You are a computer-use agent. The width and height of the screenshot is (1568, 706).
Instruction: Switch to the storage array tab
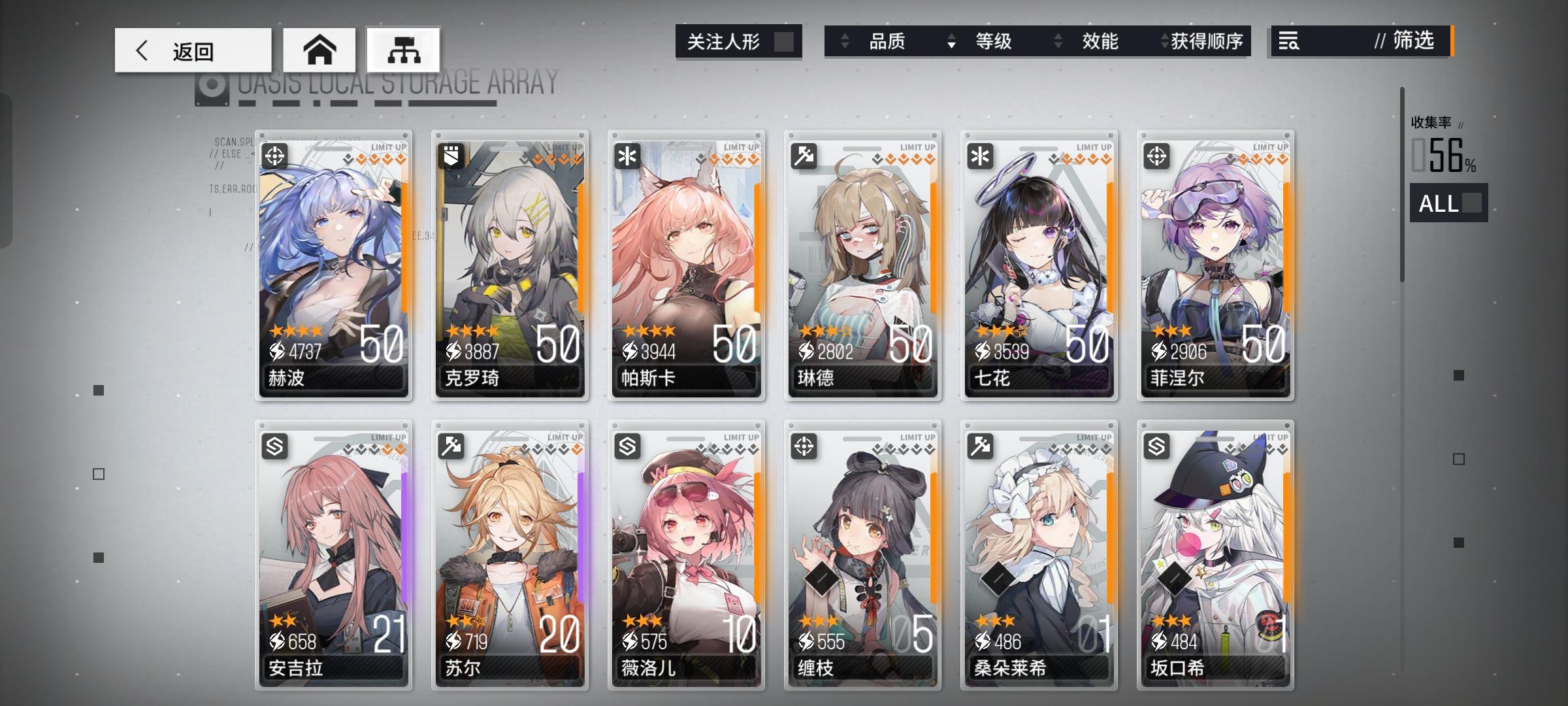click(403, 49)
